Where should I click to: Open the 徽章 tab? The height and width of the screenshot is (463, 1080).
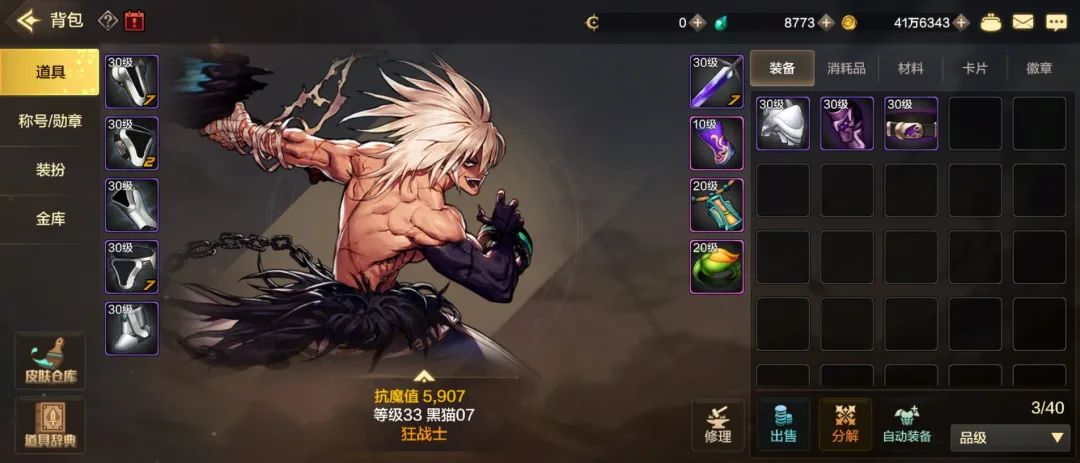[x=1039, y=69]
